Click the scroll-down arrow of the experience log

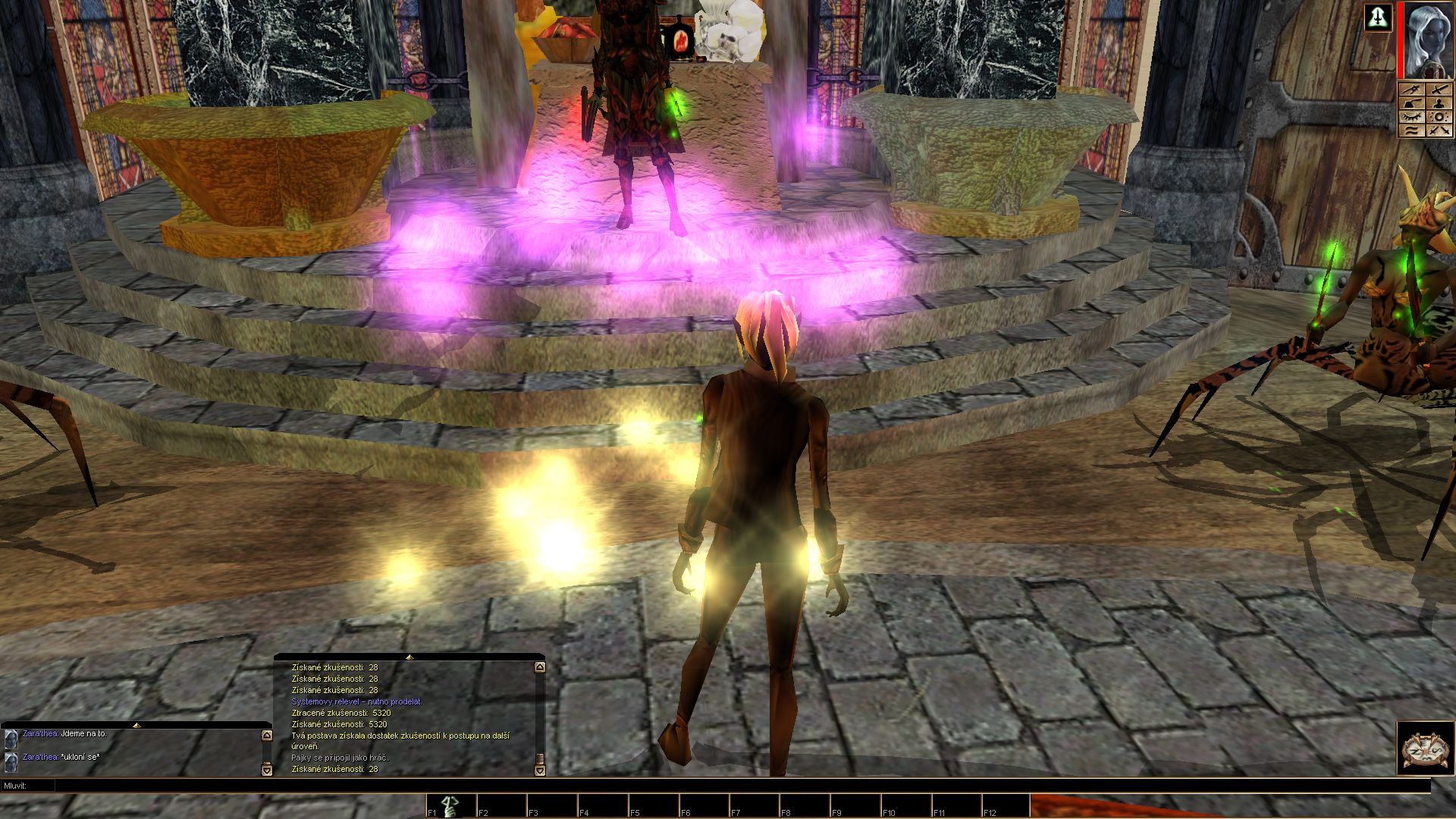tap(539, 770)
